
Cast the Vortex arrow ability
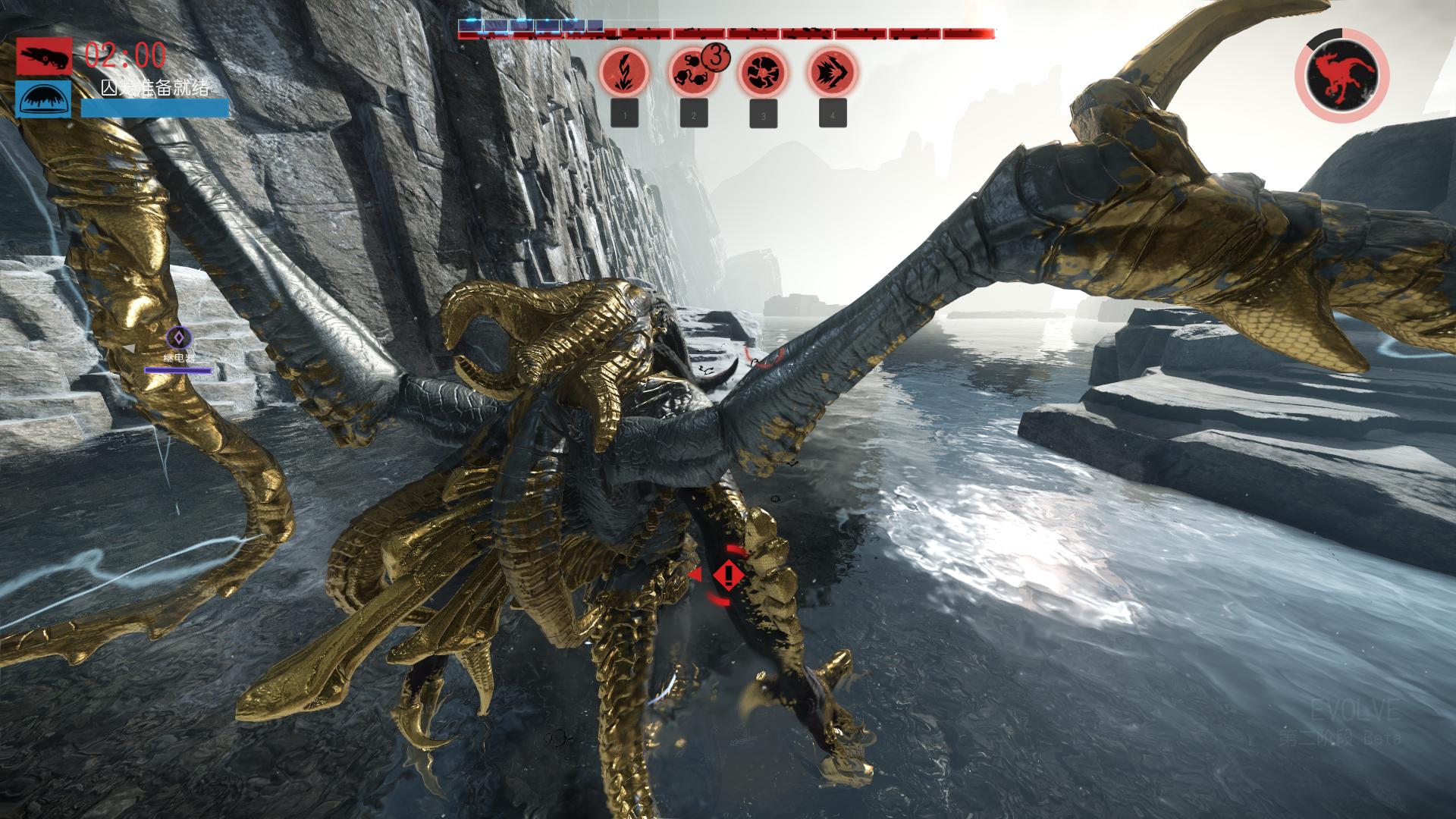click(832, 72)
